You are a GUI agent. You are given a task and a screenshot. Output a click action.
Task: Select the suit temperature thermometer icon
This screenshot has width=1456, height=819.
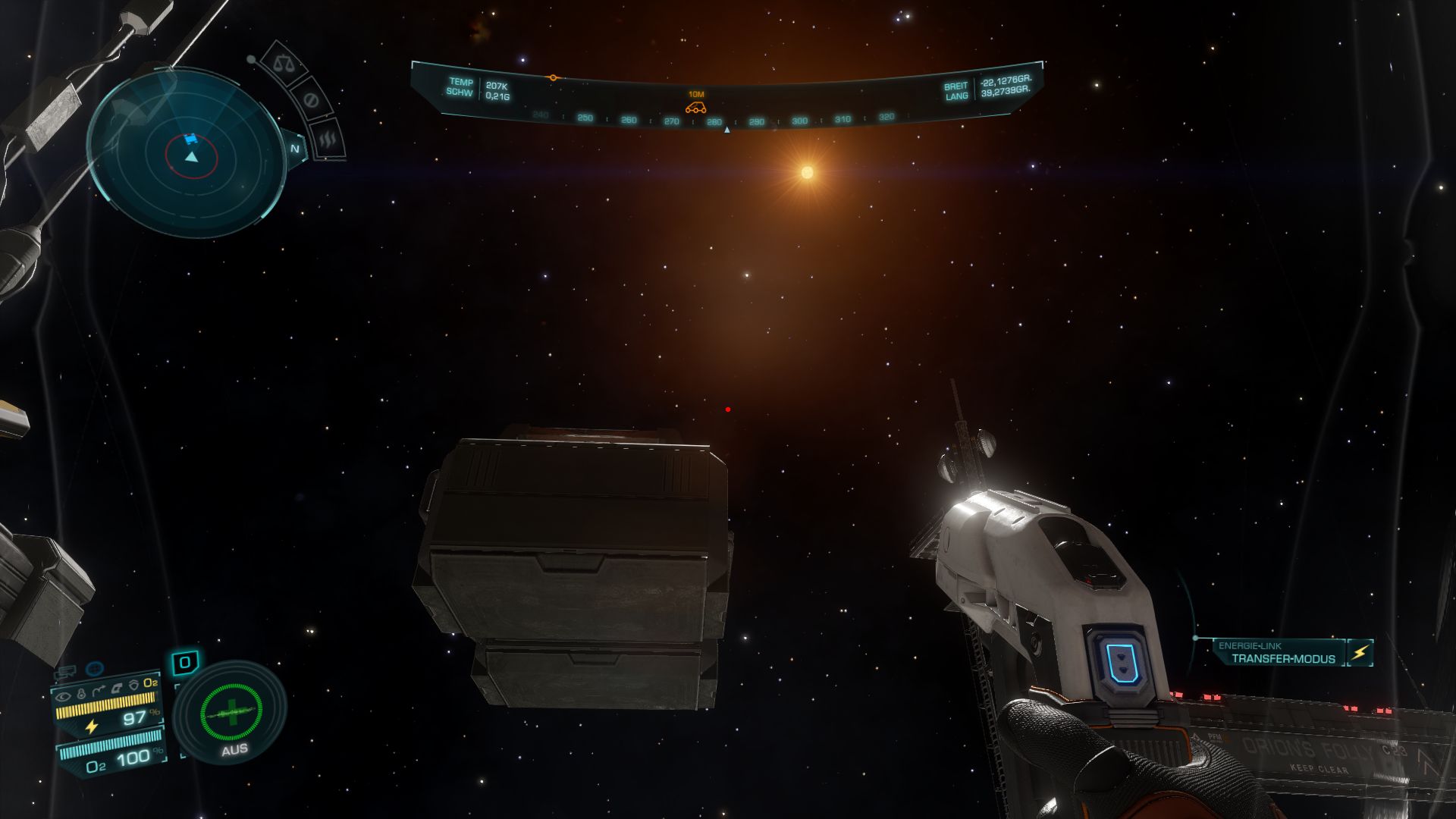(81, 693)
